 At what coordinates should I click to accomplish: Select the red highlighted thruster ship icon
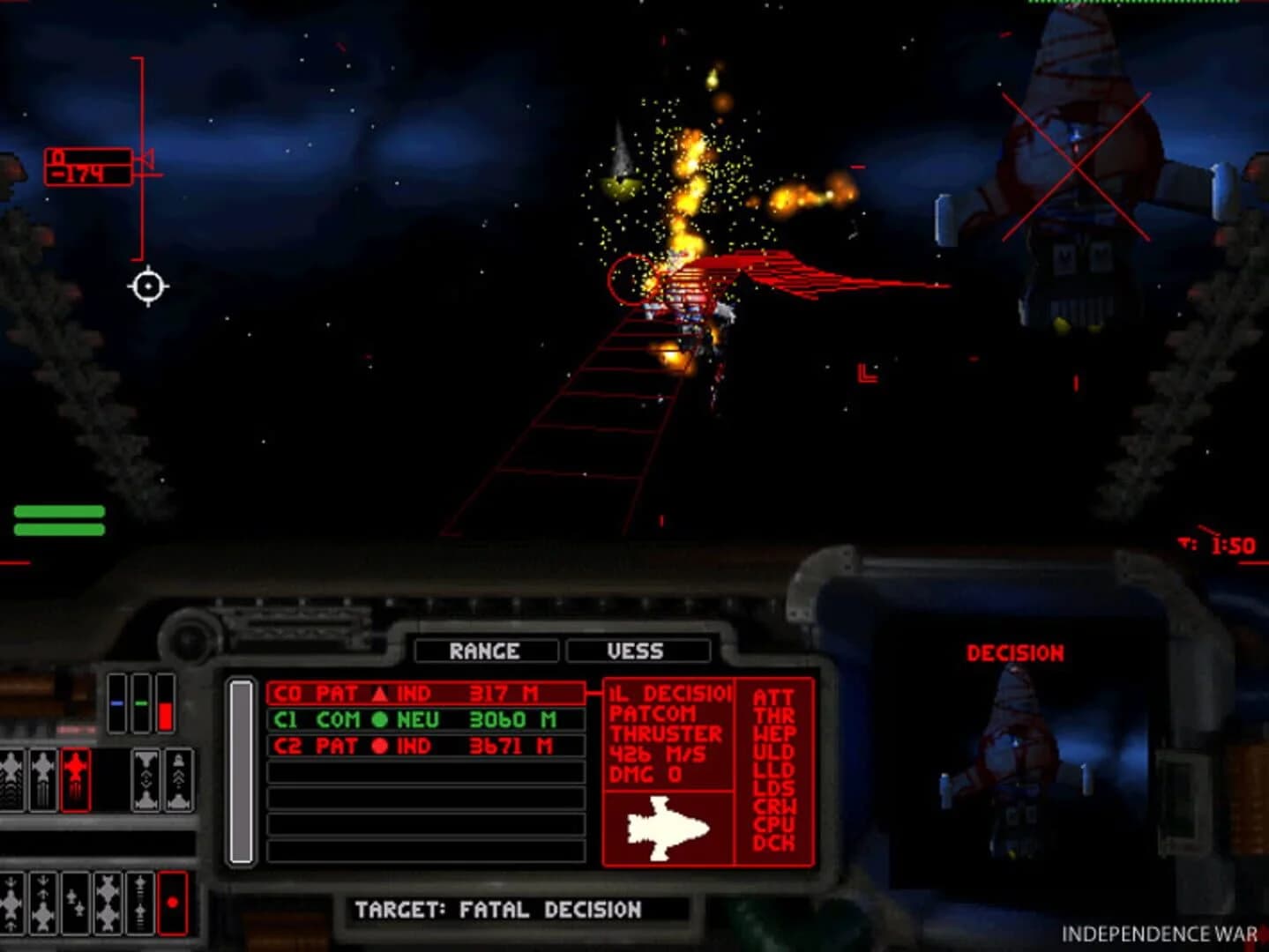(76, 780)
